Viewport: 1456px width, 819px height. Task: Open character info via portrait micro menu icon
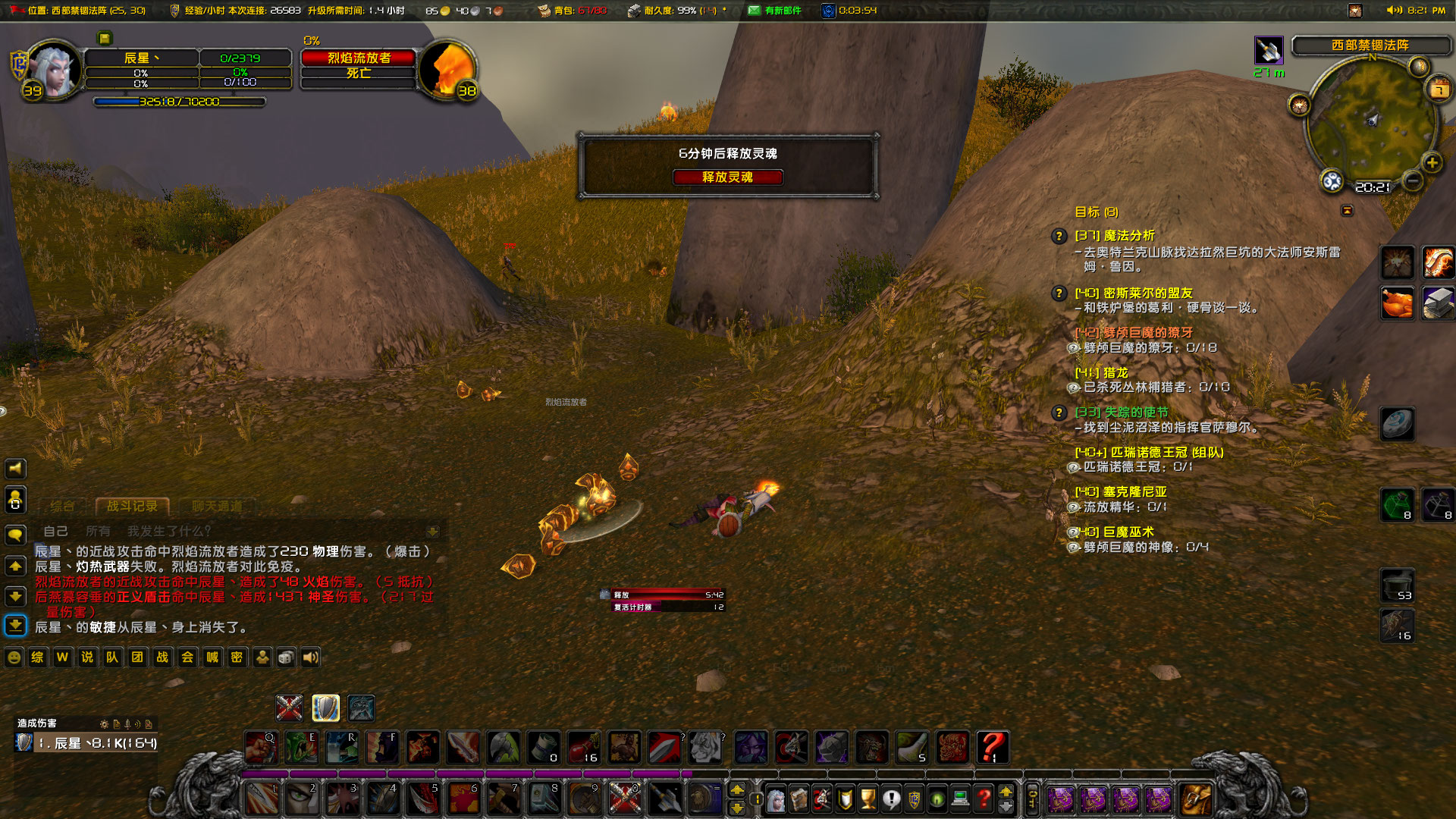(x=777, y=798)
